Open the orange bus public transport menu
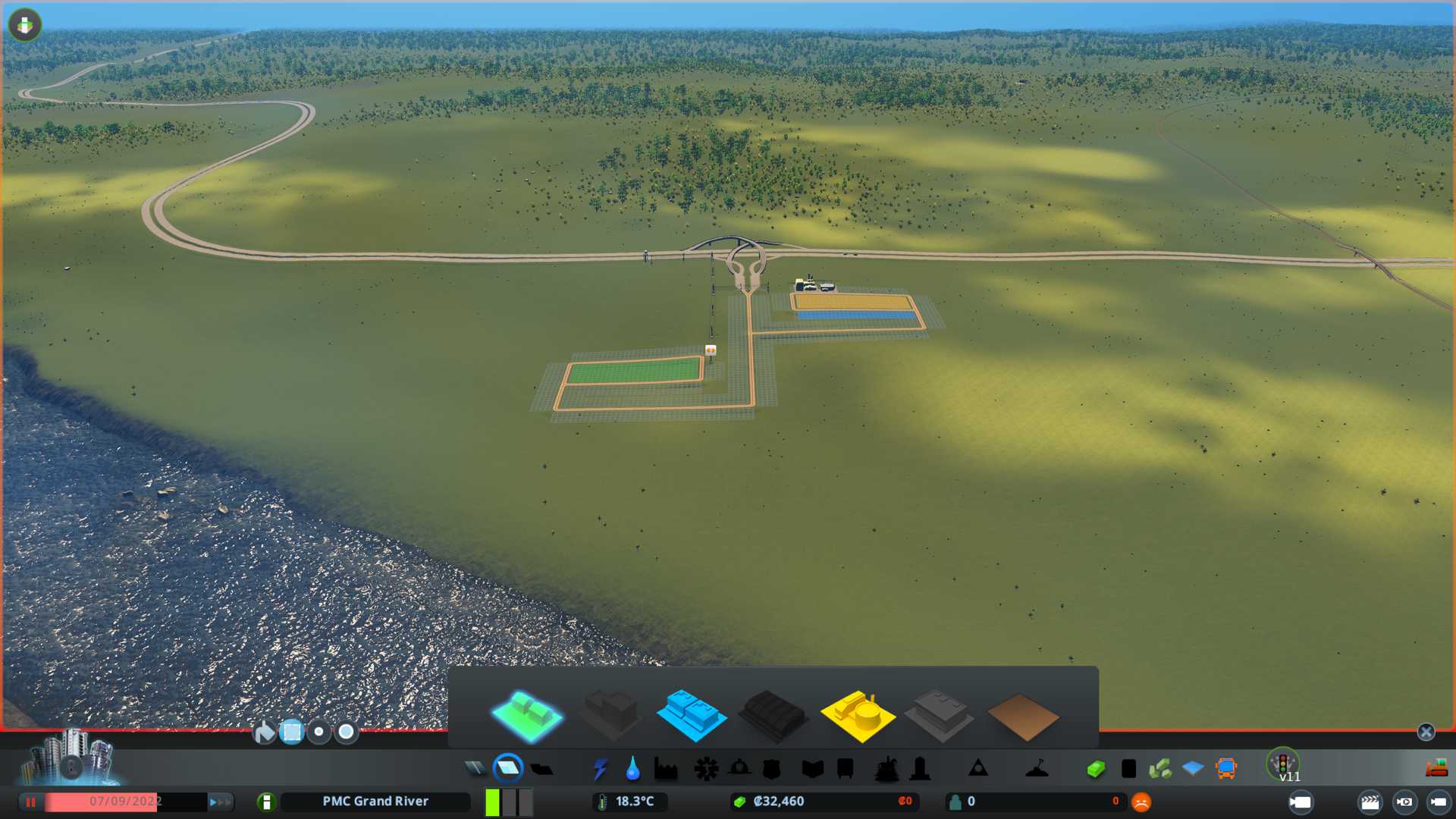The height and width of the screenshot is (819, 1456). [x=1225, y=769]
